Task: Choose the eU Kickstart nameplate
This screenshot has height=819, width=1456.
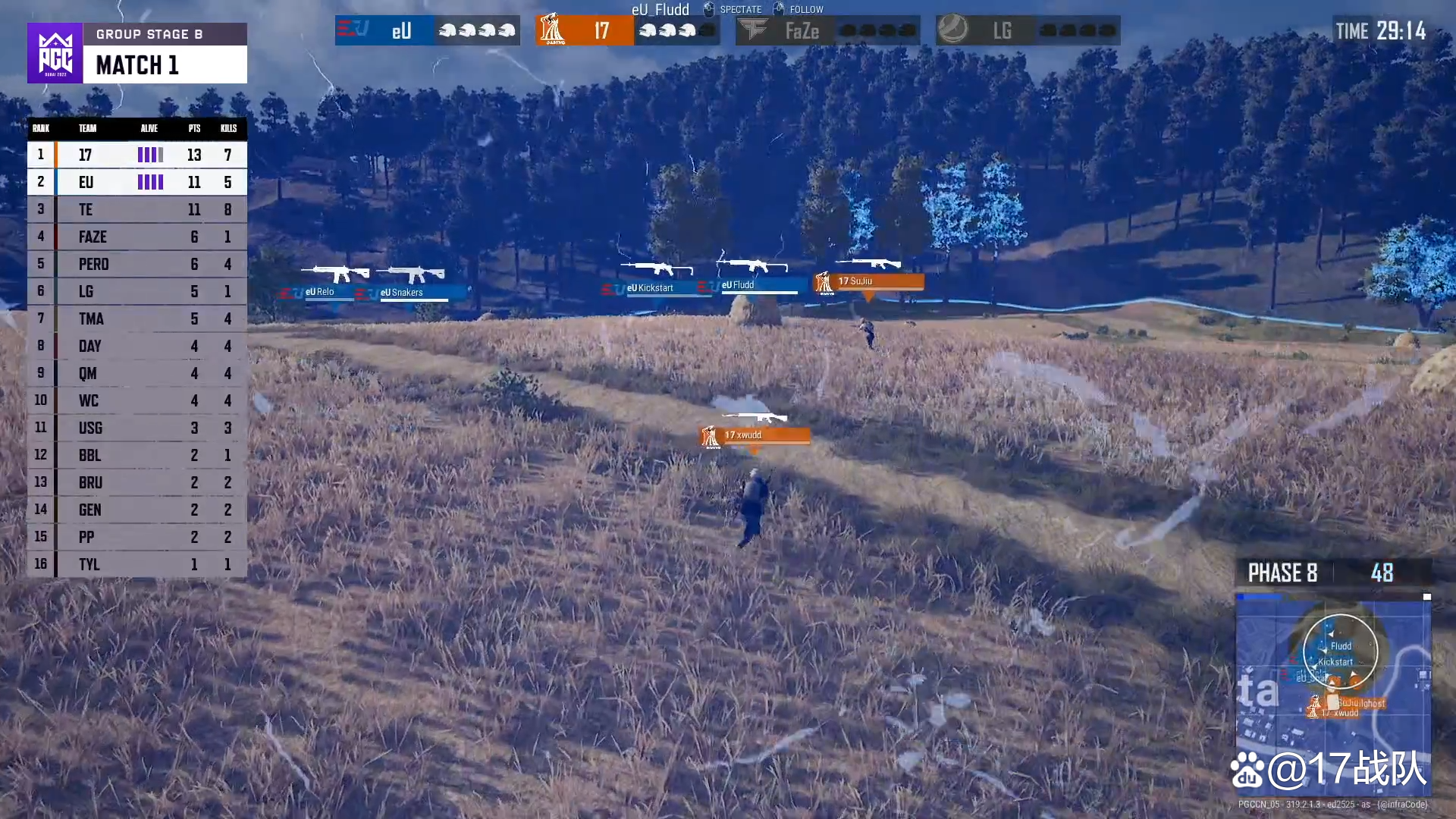Action: (x=650, y=288)
